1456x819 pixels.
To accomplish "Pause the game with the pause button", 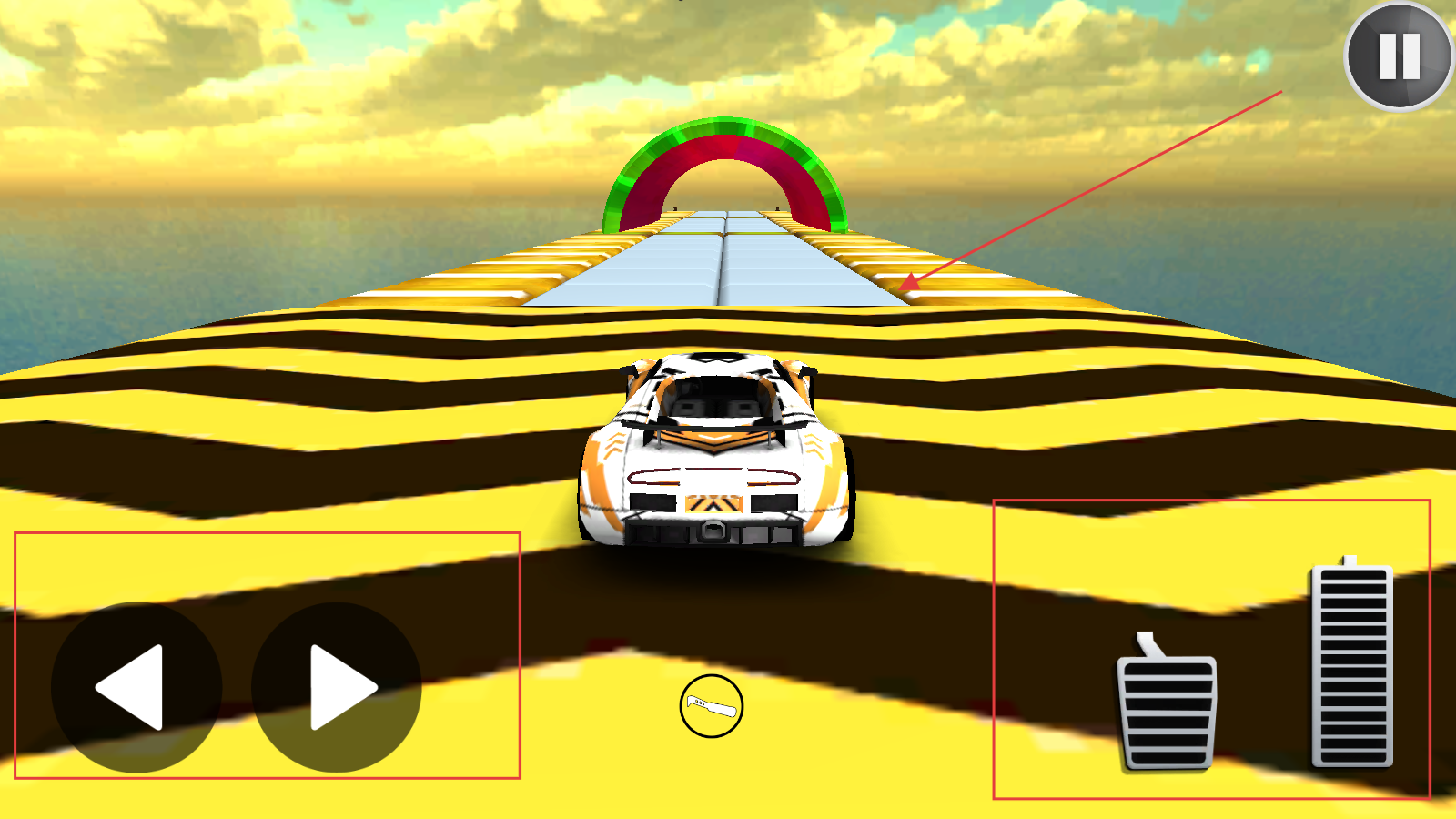I will click(1399, 56).
